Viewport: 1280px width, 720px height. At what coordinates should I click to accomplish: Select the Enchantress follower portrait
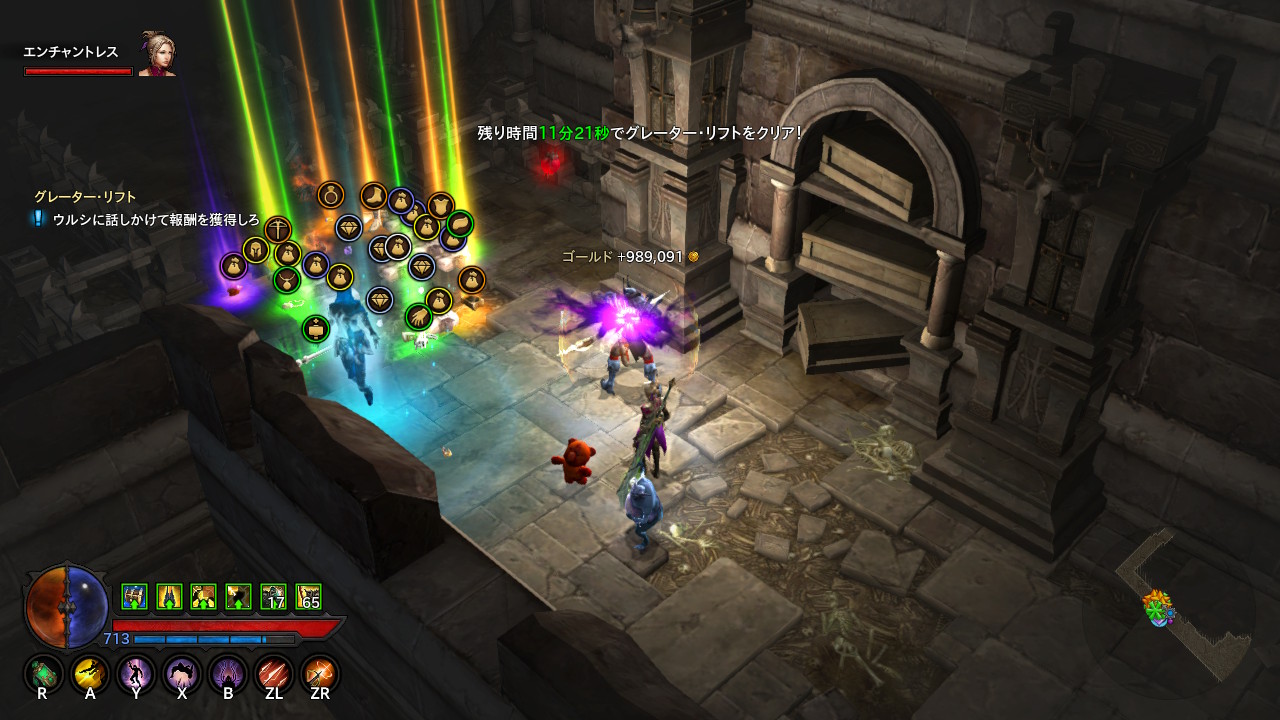click(157, 55)
